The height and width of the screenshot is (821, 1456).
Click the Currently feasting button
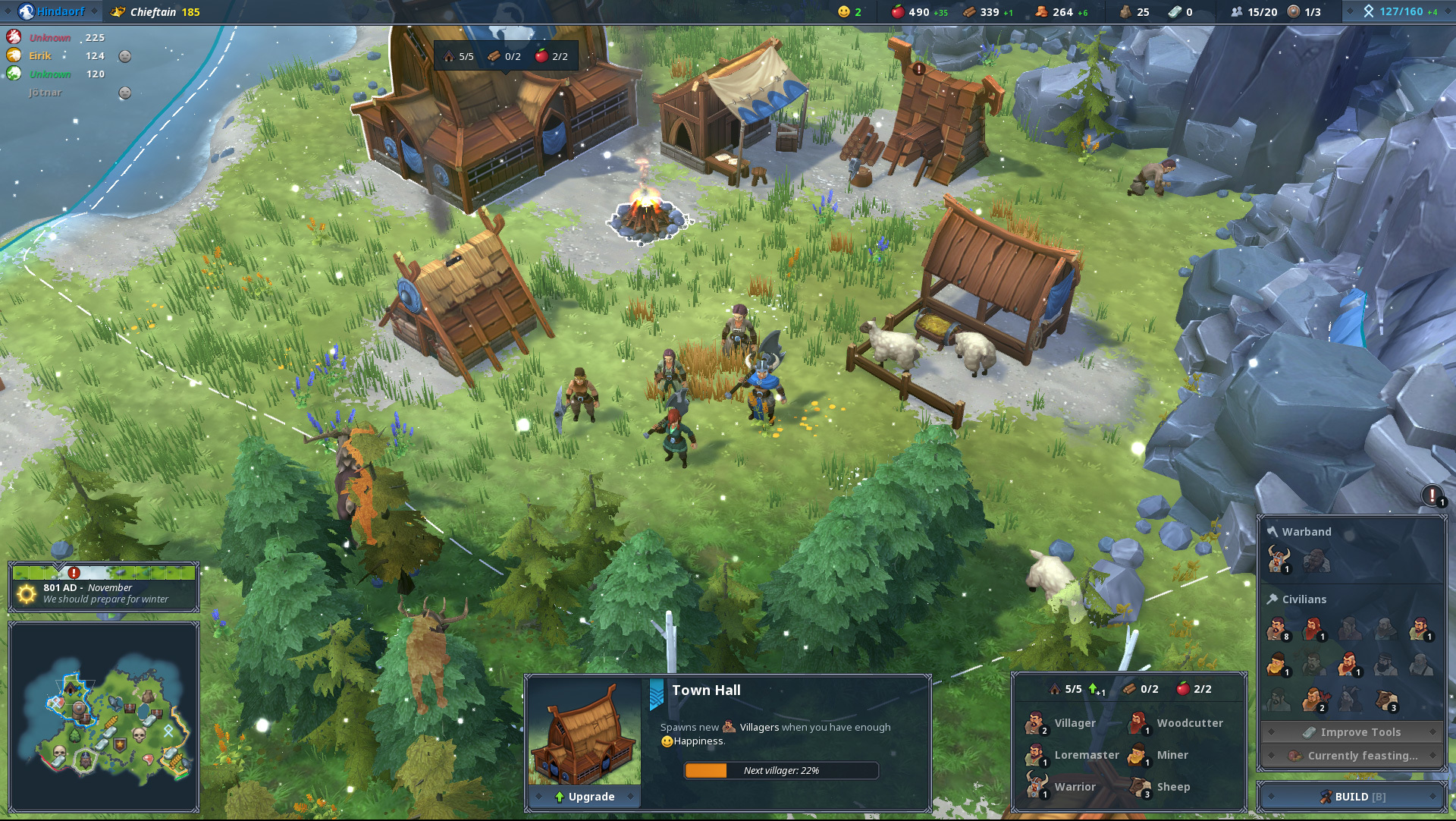tap(1352, 756)
